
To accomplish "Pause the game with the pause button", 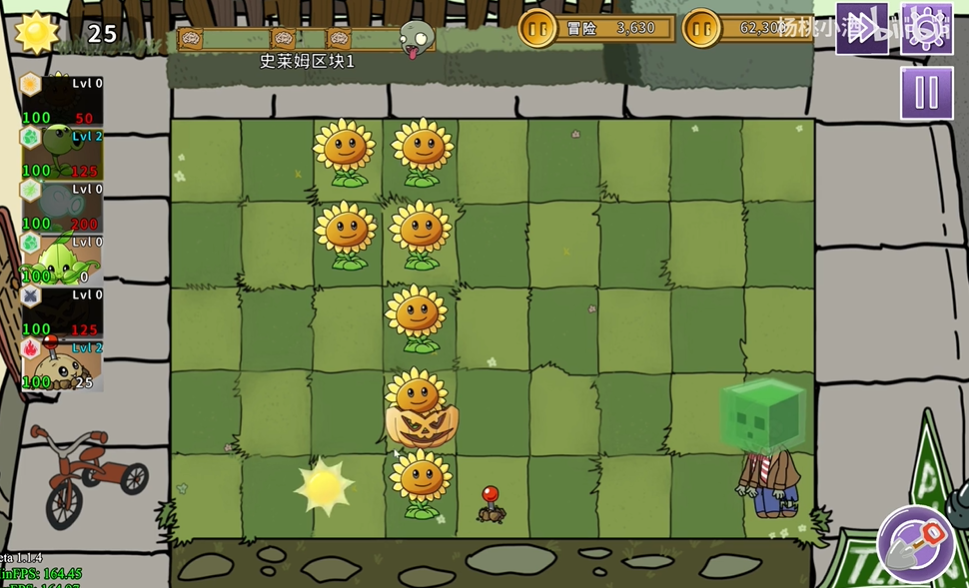I will 926,94.
